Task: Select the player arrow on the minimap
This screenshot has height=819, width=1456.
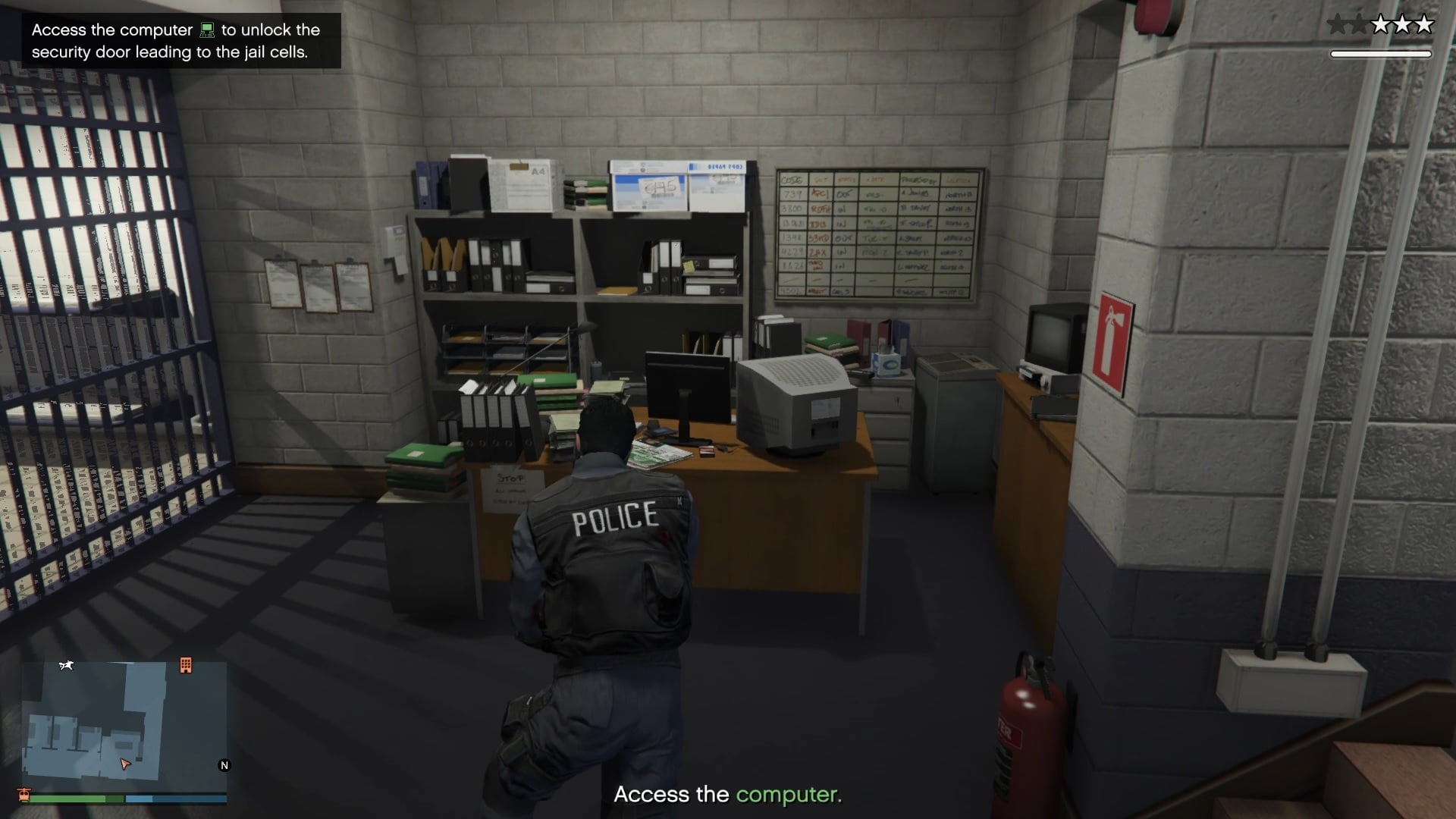Action: point(125,765)
